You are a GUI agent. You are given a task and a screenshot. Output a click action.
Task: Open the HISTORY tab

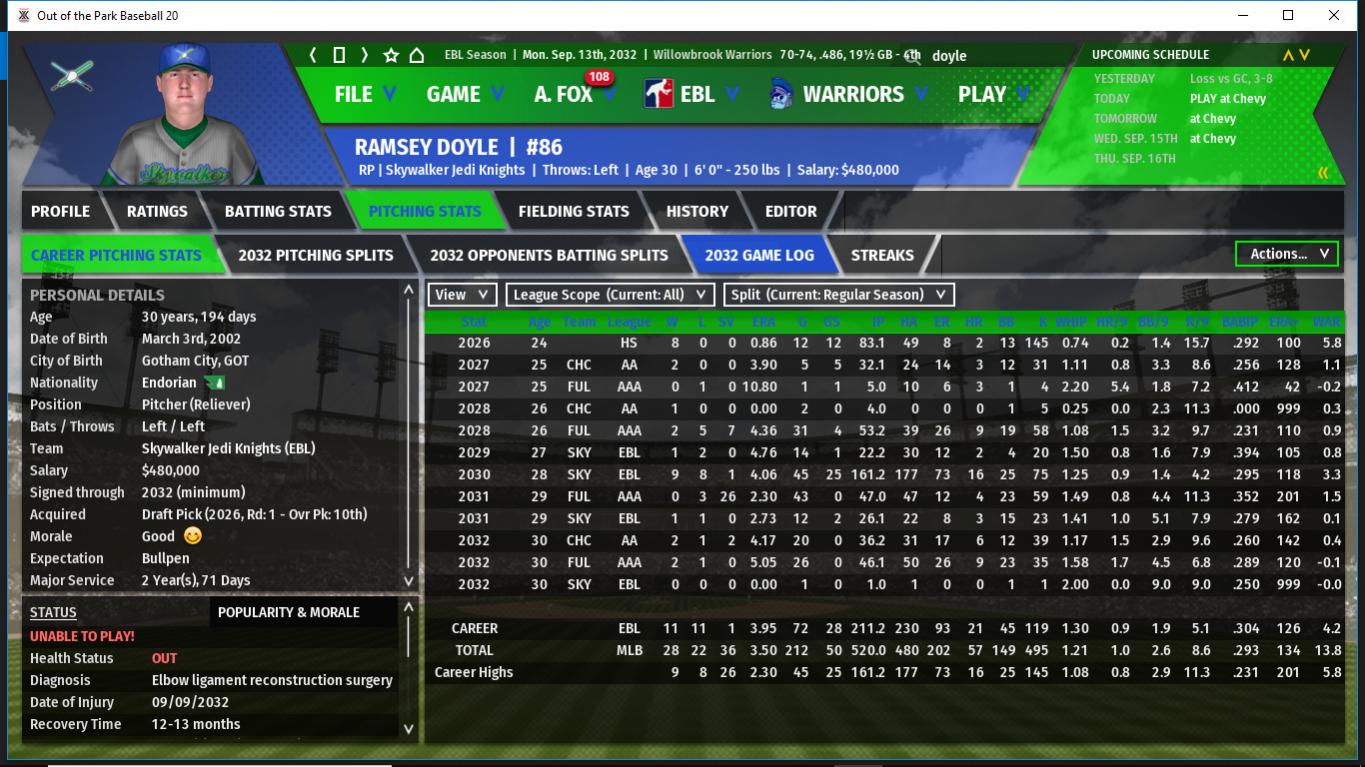tap(697, 211)
